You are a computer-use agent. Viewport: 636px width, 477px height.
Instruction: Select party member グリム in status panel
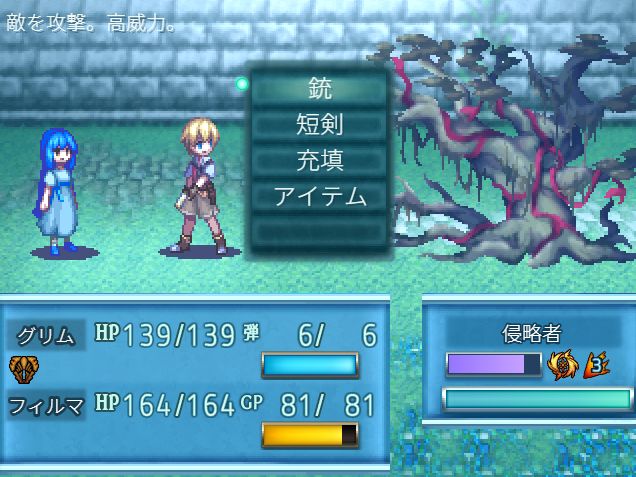point(47,334)
